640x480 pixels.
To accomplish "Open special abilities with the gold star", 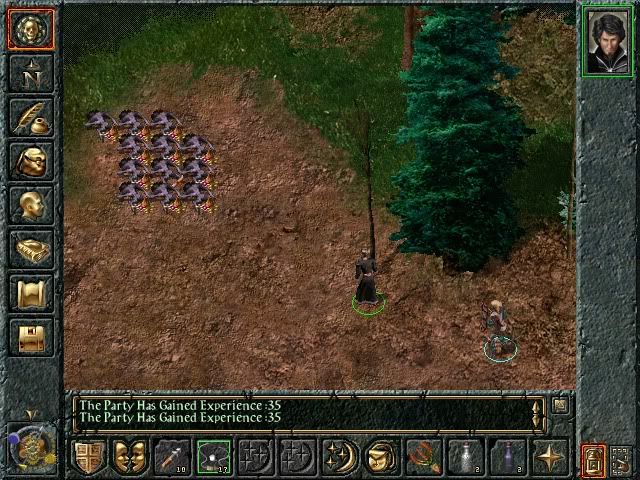I will point(549,456).
